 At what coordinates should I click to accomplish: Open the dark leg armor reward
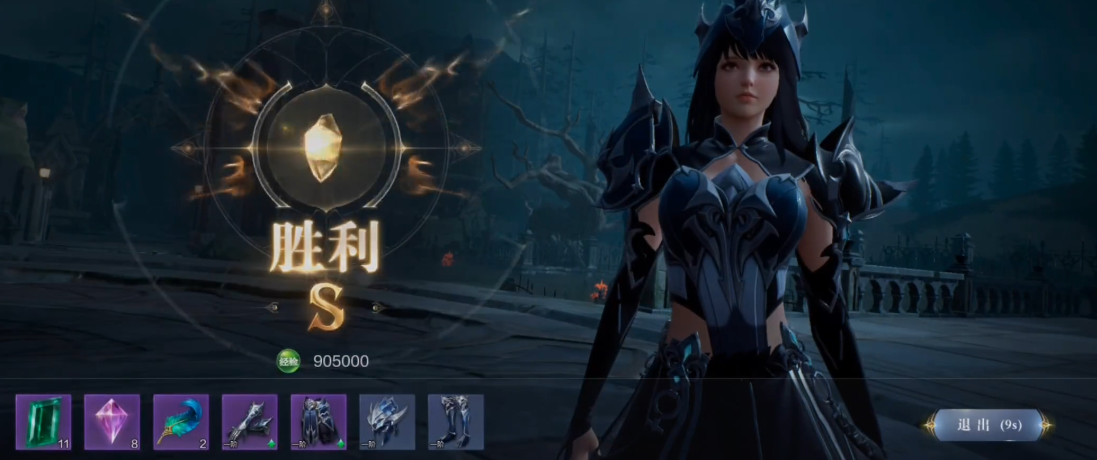pos(319,421)
